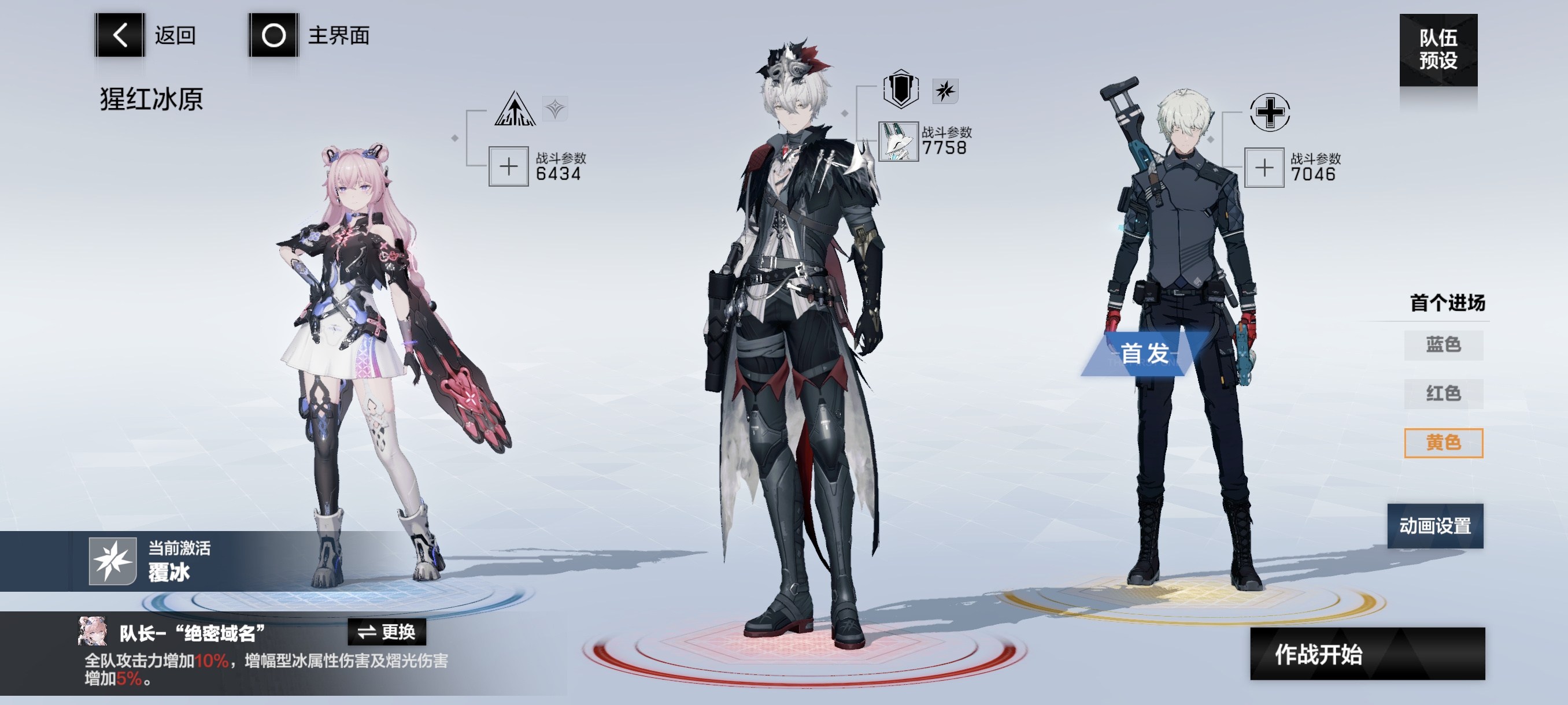Start the battle with 作战开始
Viewport: 1568px width, 705px height.
pyautogui.click(x=1367, y=654)
